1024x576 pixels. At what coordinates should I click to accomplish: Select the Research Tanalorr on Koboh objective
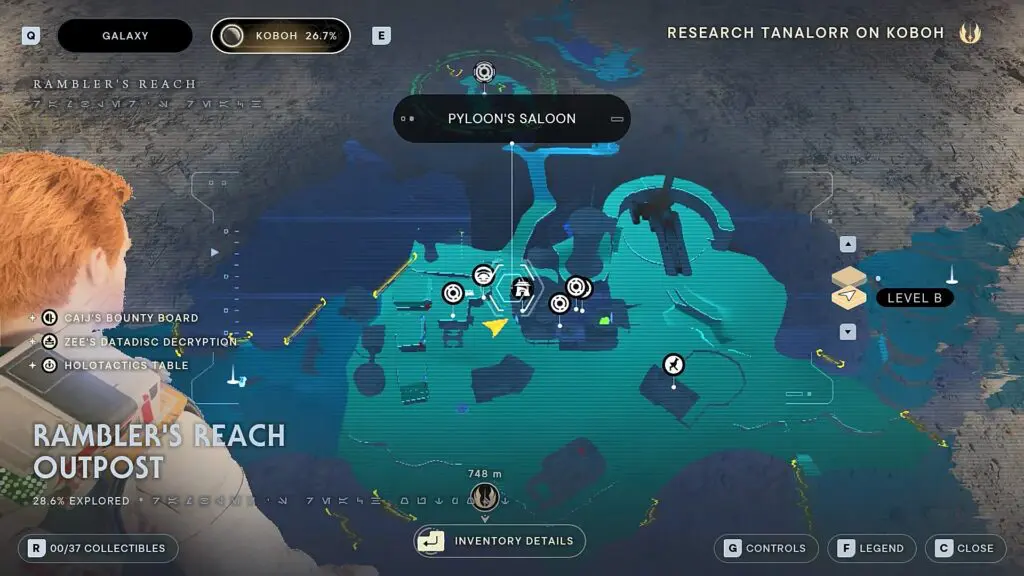805,33
